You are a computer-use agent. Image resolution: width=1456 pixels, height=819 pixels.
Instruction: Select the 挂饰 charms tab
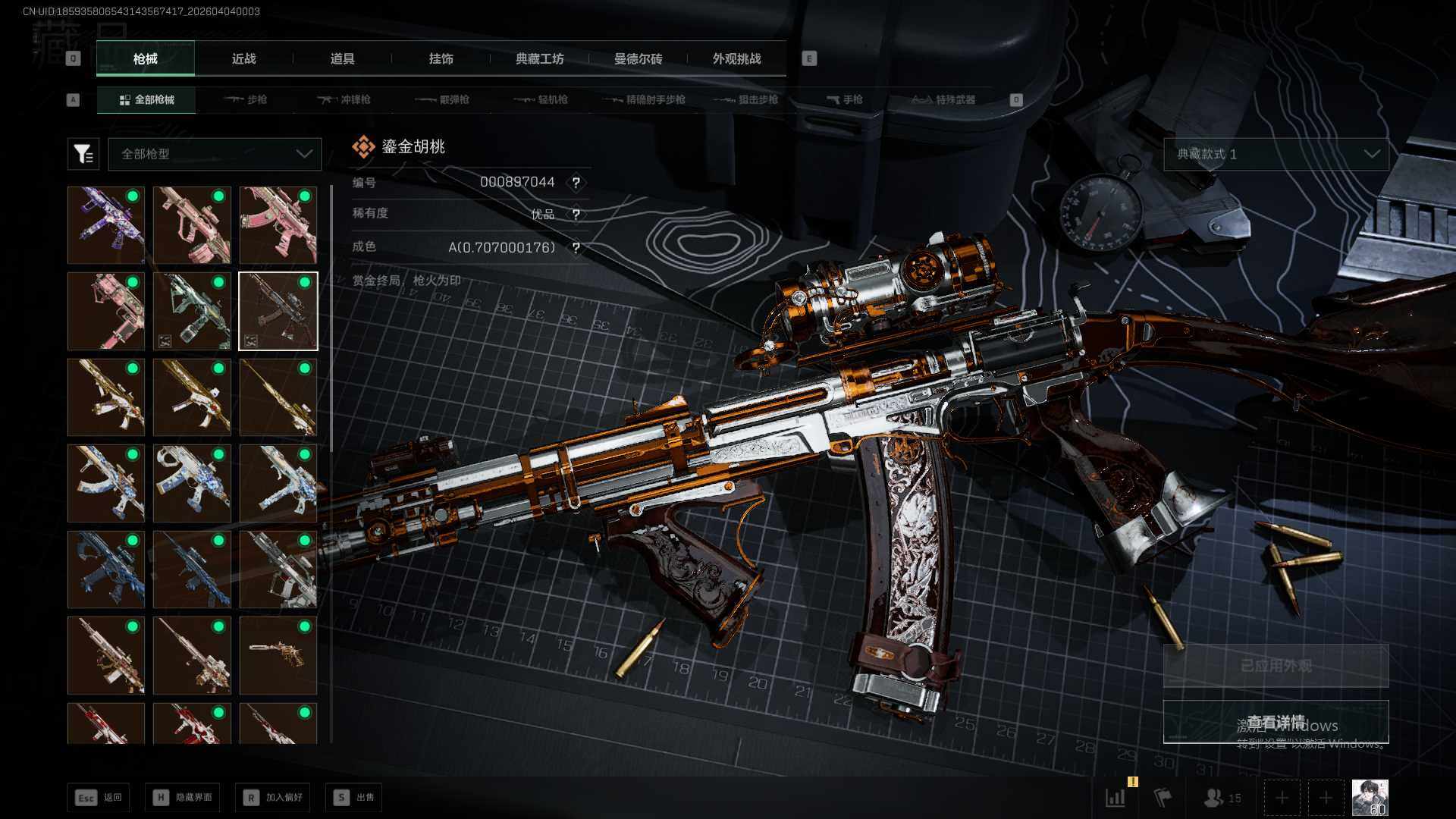441,58
